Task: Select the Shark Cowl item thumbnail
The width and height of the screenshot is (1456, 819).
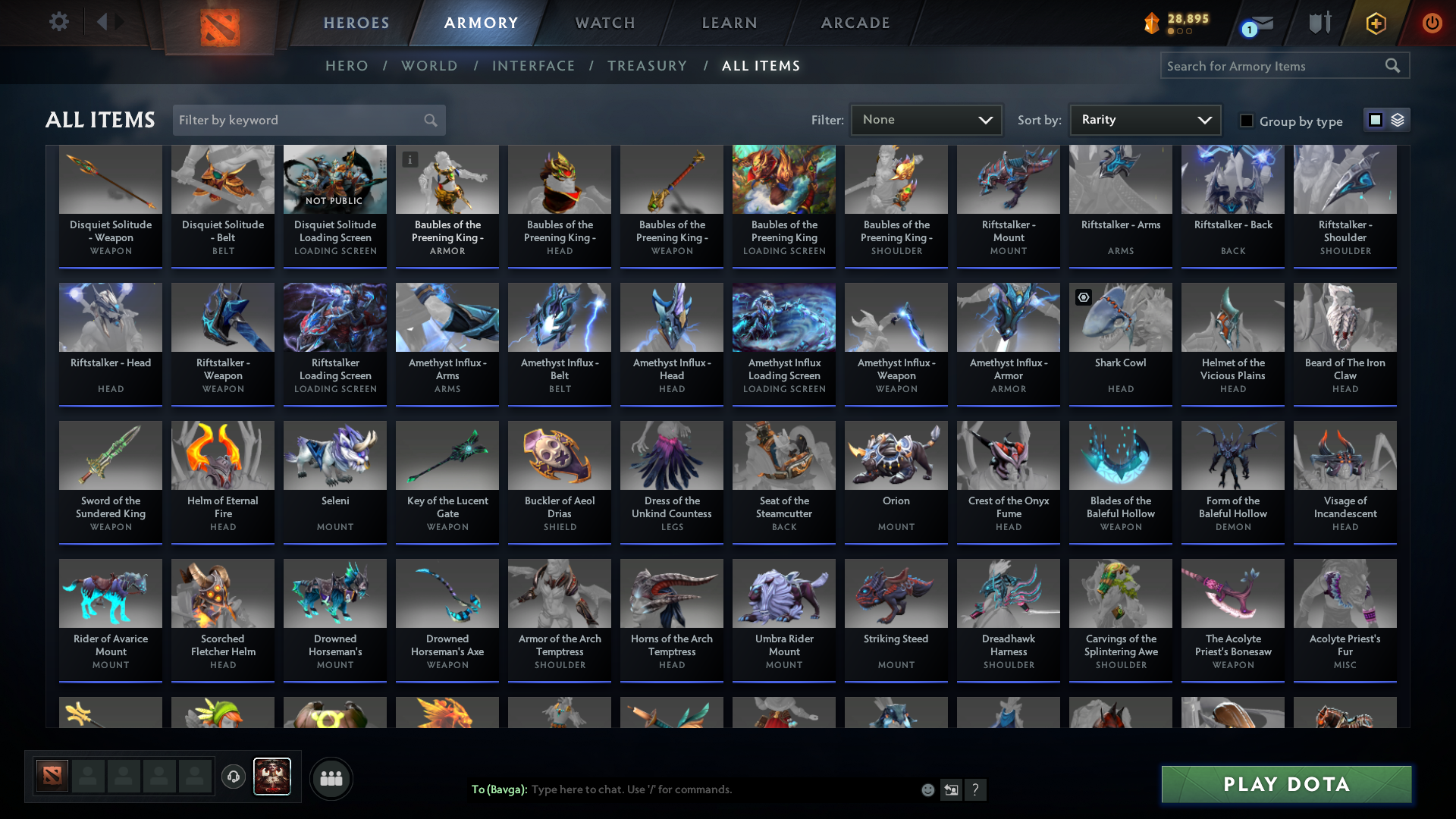Action: click(x=1120, y=317)
